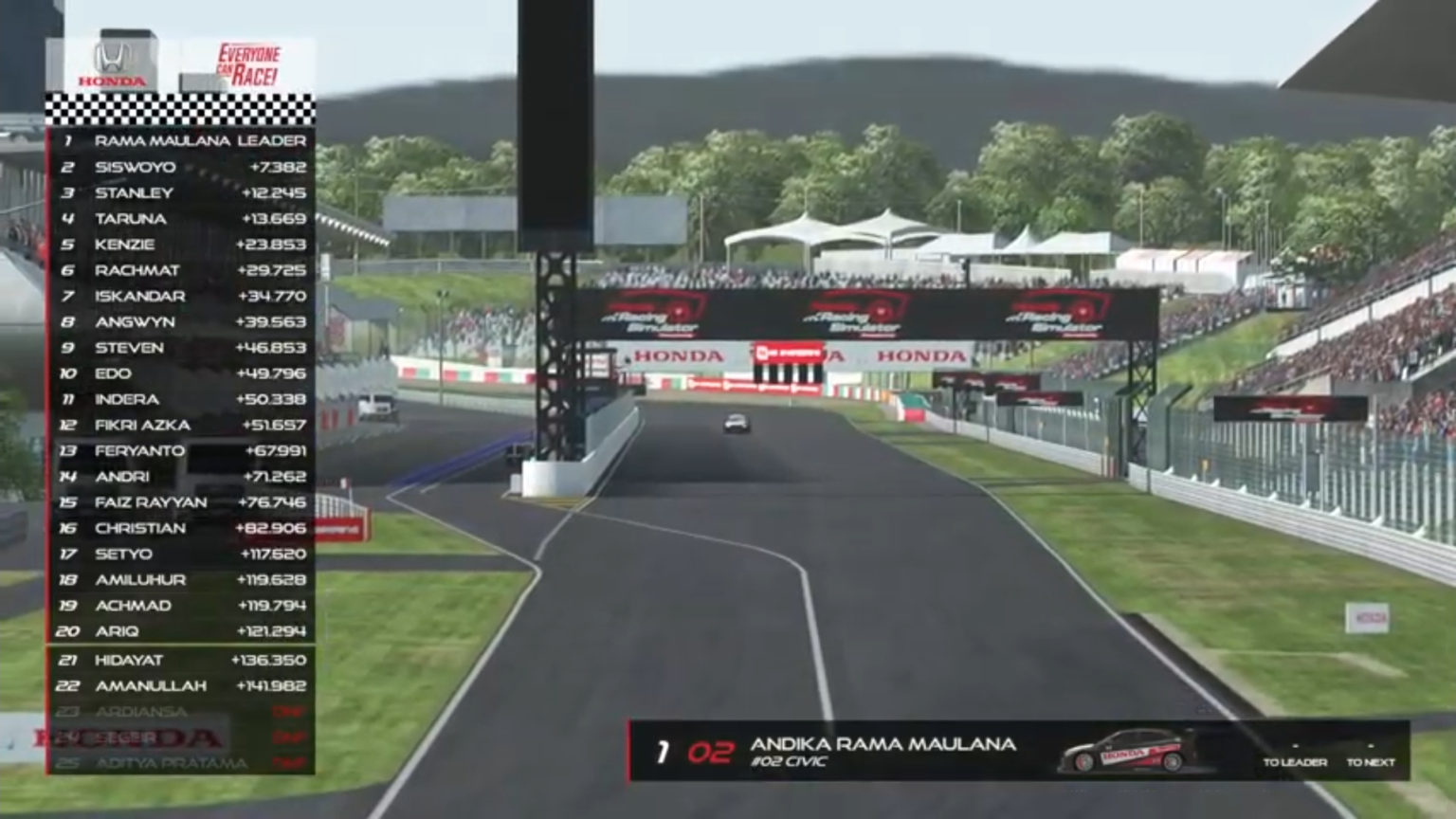Select Christian's row in sixteenth
The image size is (1456, 819).
coord(181,528)
